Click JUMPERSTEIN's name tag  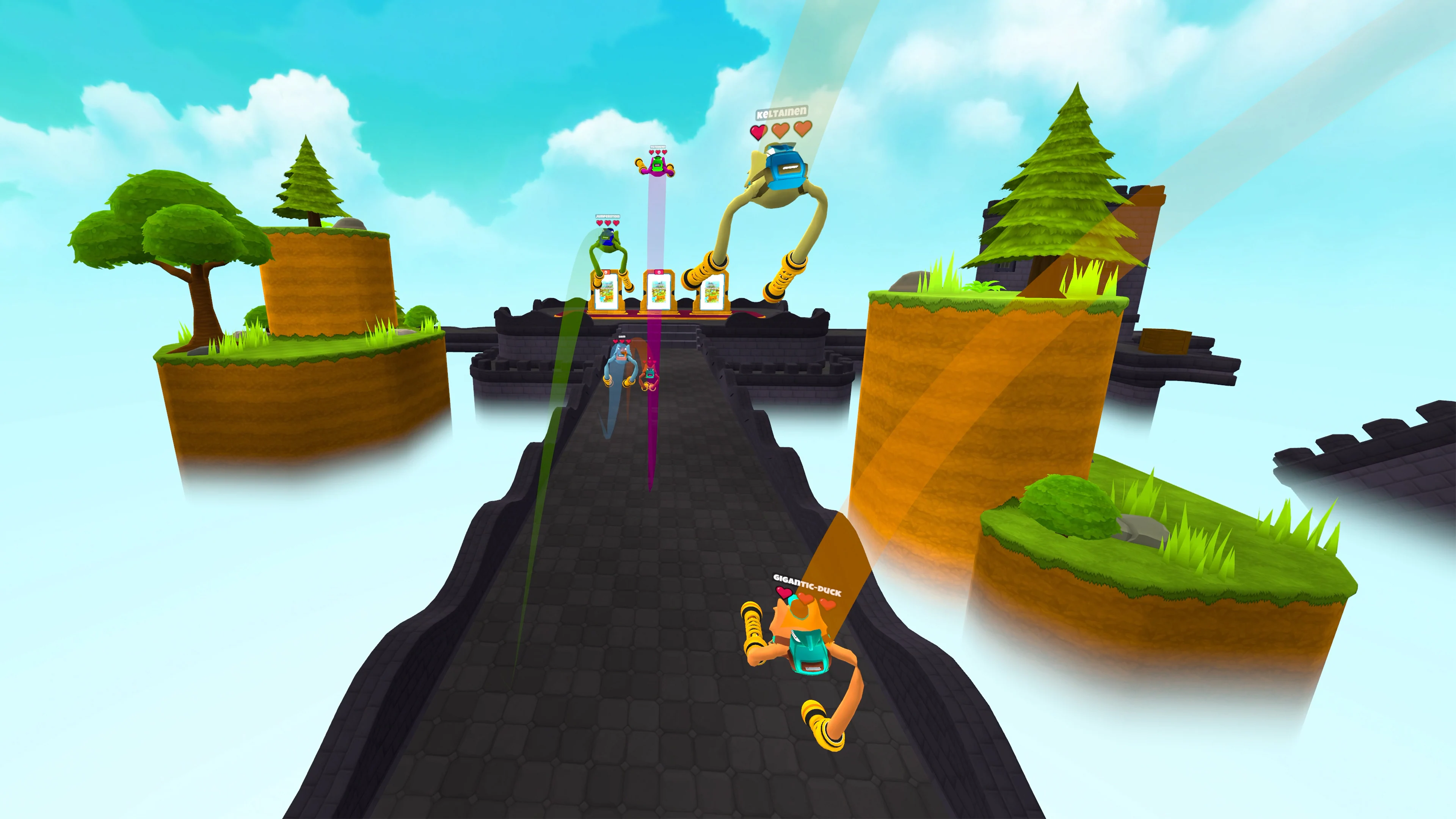tap(607, 217)
